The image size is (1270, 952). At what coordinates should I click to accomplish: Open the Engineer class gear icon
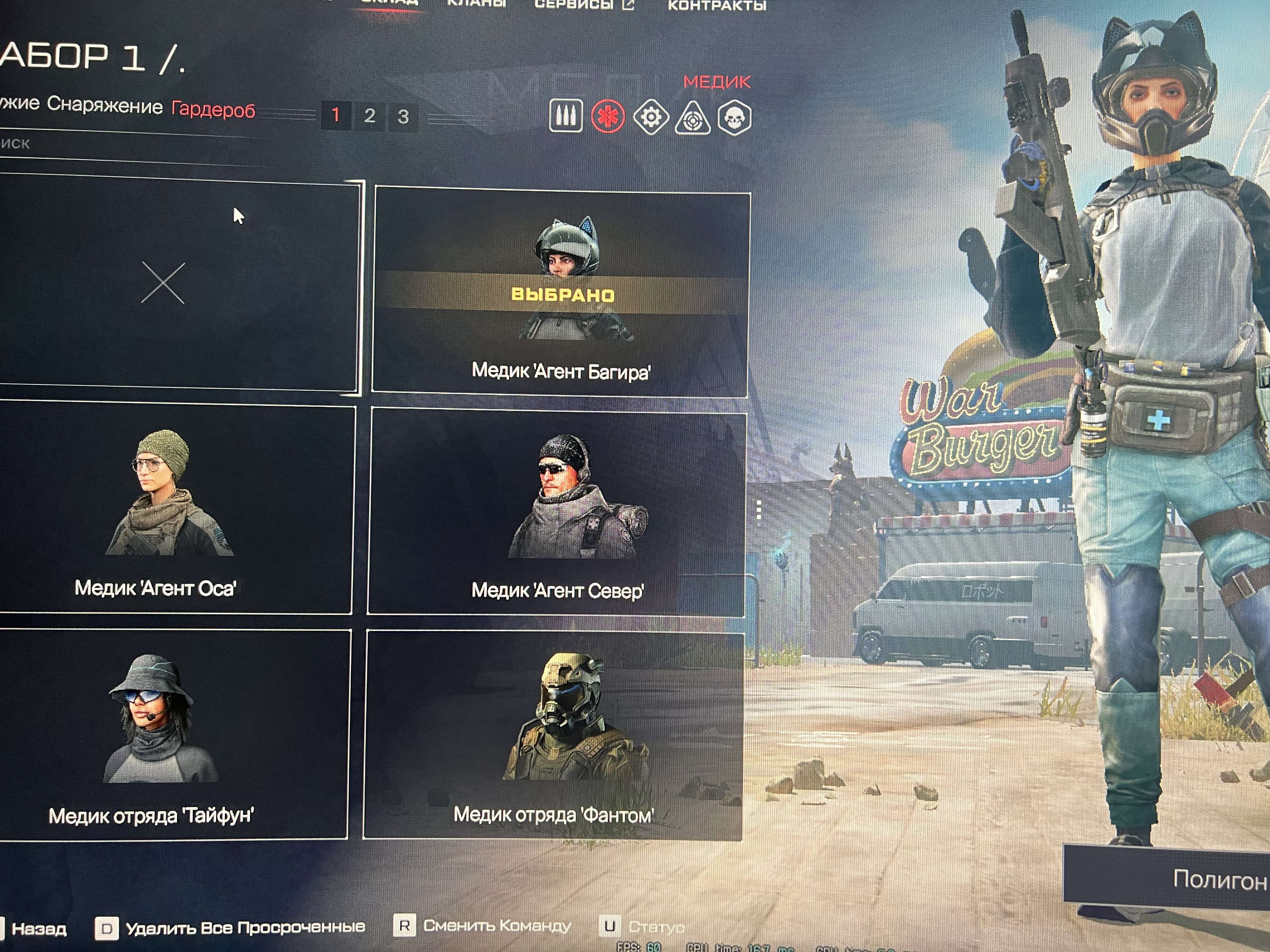[650, 116]
